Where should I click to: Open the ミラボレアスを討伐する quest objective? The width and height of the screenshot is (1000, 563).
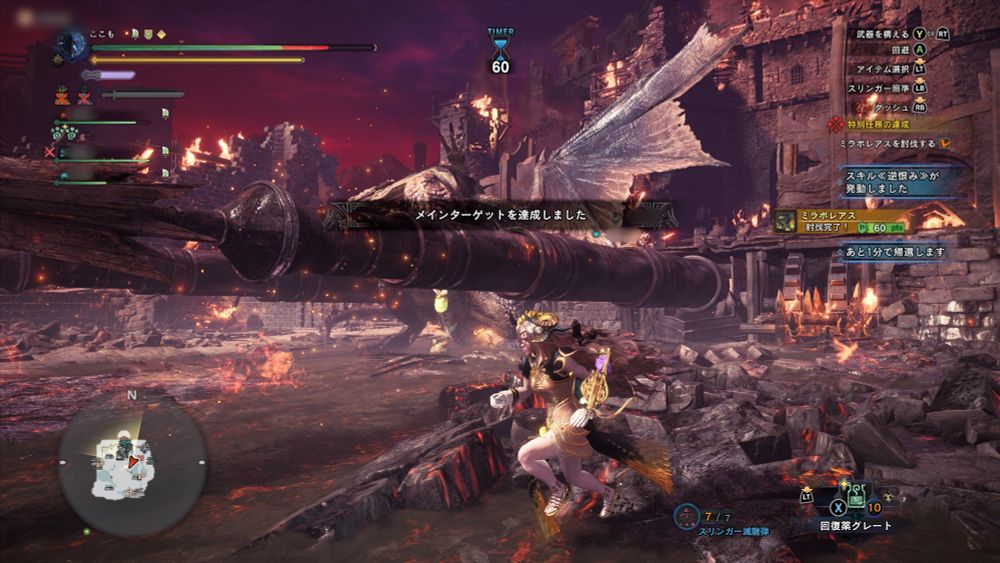click(888, 144)
